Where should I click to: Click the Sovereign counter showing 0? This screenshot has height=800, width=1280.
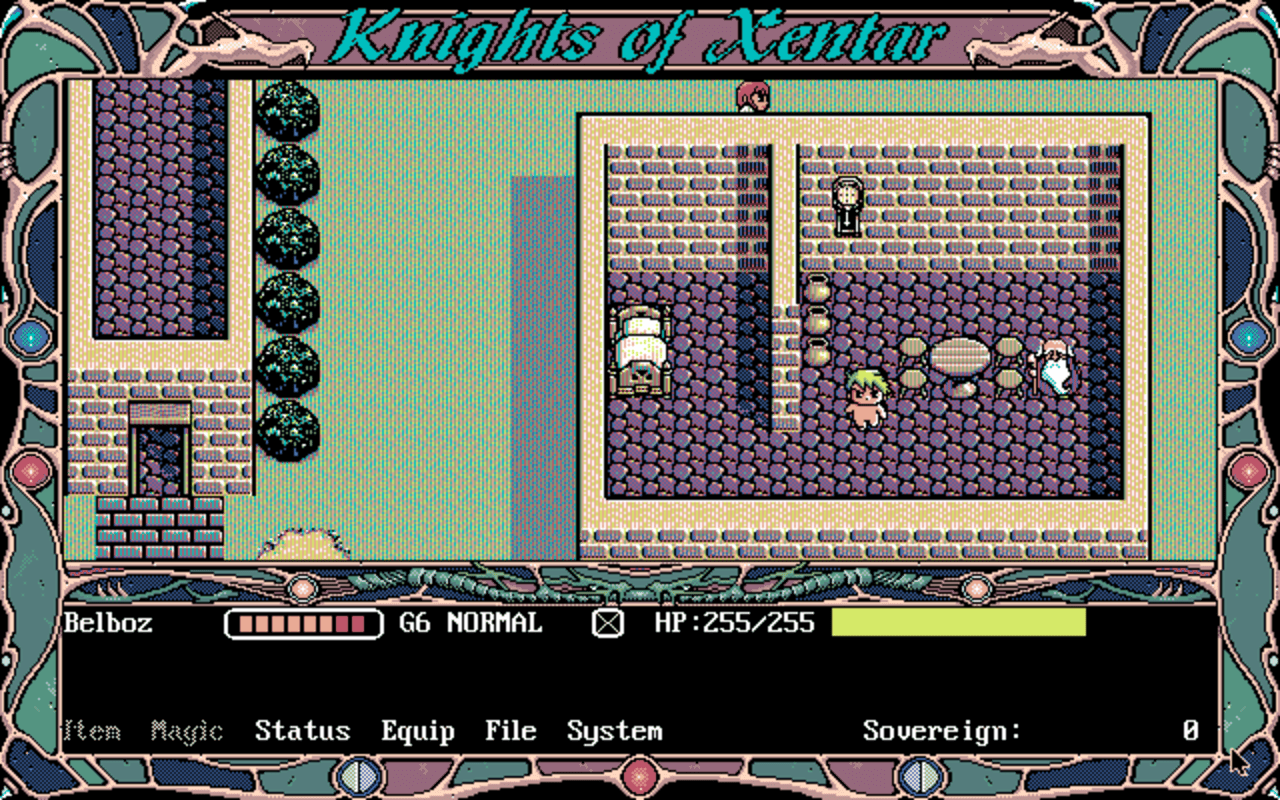(1189, 731)
